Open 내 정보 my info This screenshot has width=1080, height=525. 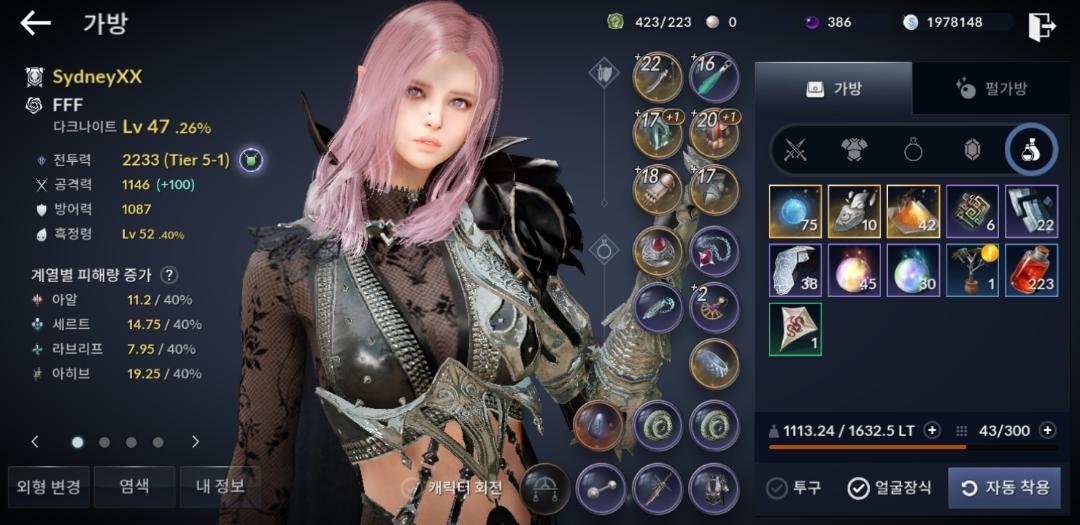point(219,487)
